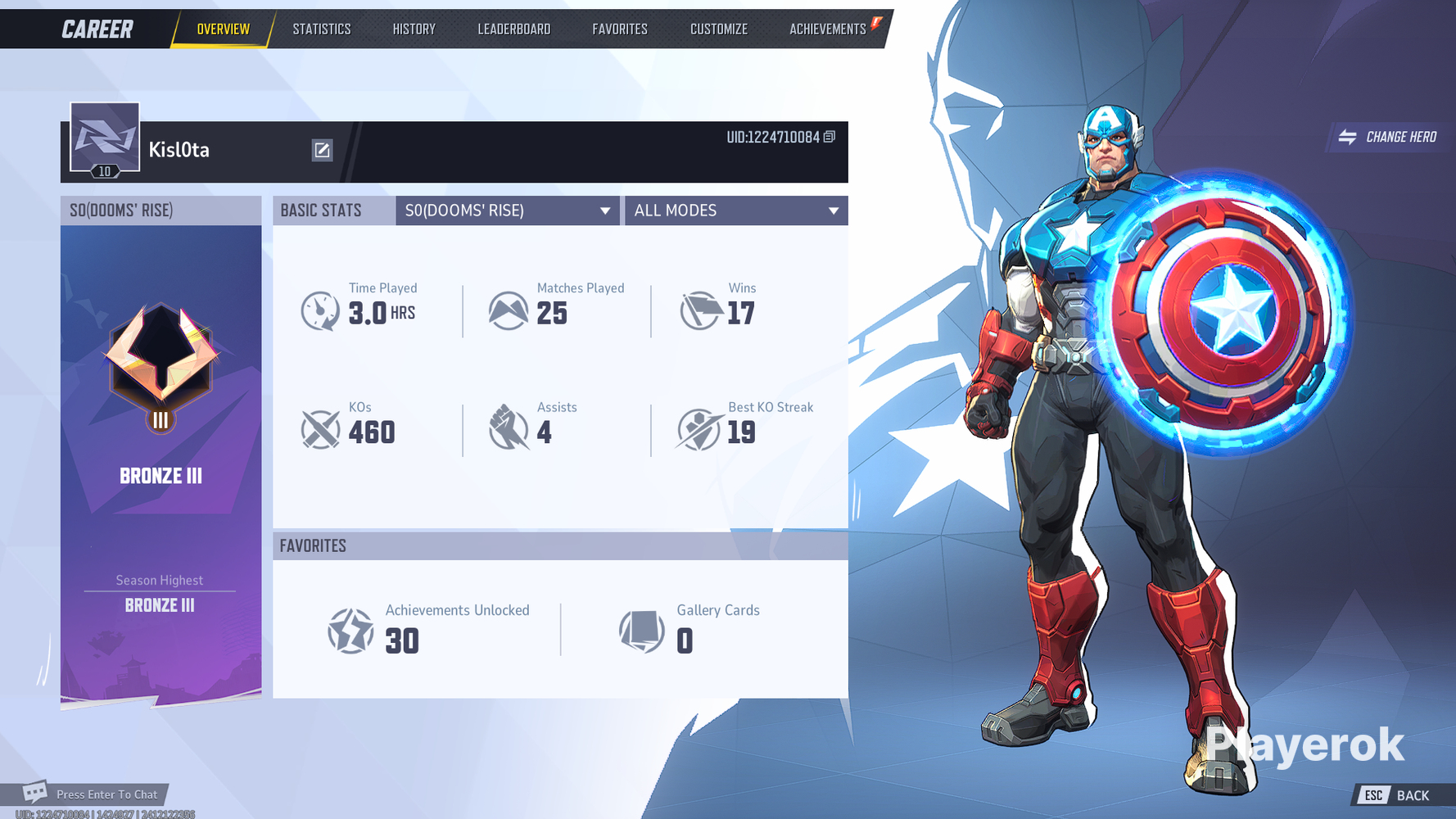Click the pencil icon to edit username Kisl0ta
Screen dimensions: 1456x819
click(322, 150)
